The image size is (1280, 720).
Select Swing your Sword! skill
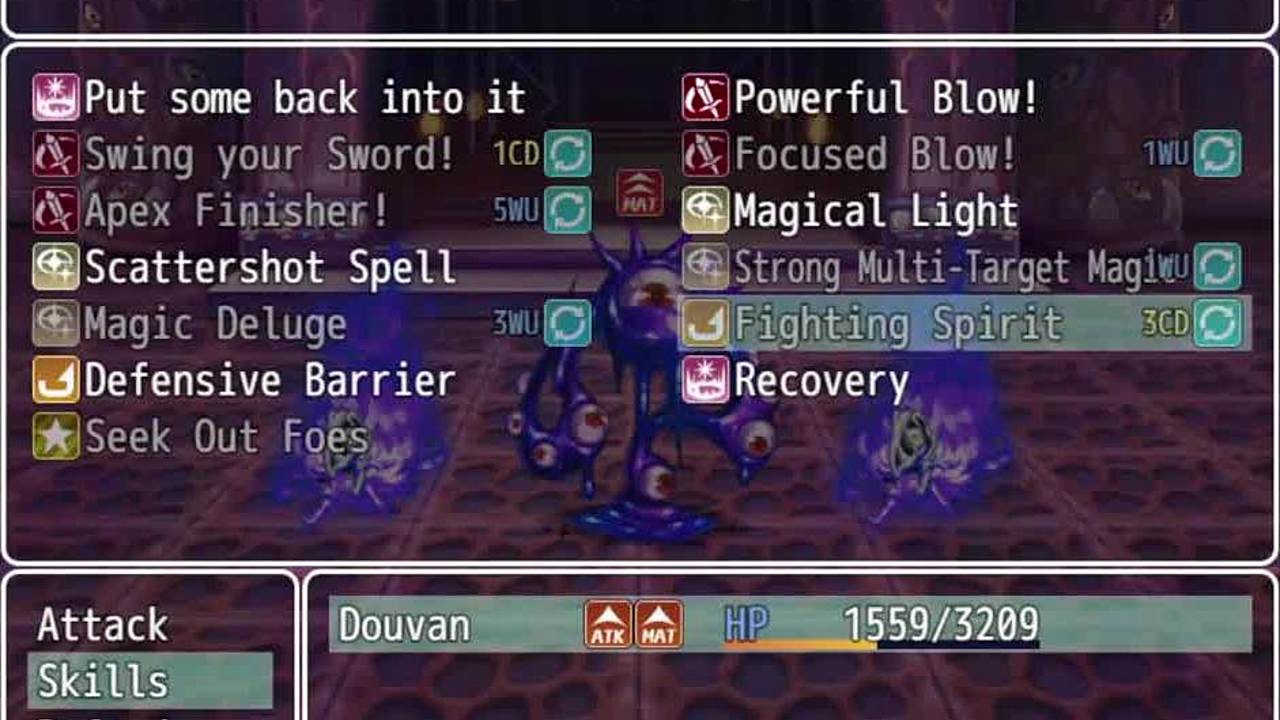point(270,155)
